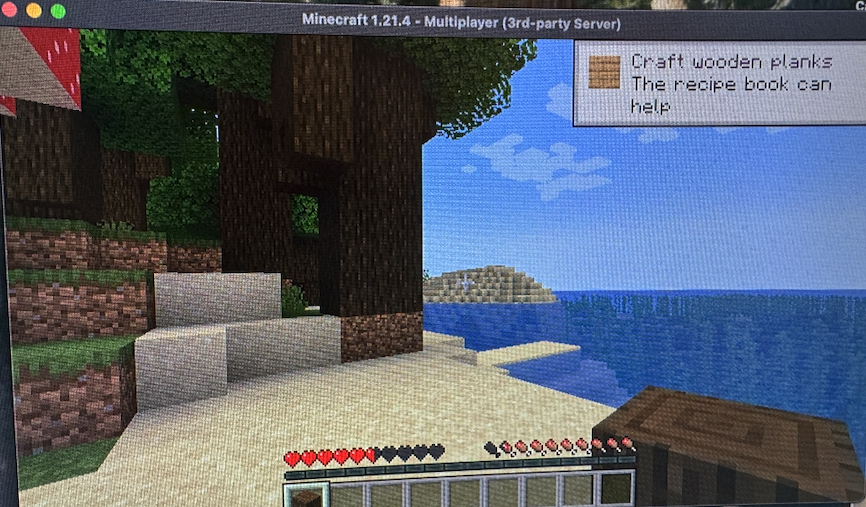The height and width of the screenshot is (507, 866).
Task: Minimize the window using the yellow button
Action: (x=33, y=10)
